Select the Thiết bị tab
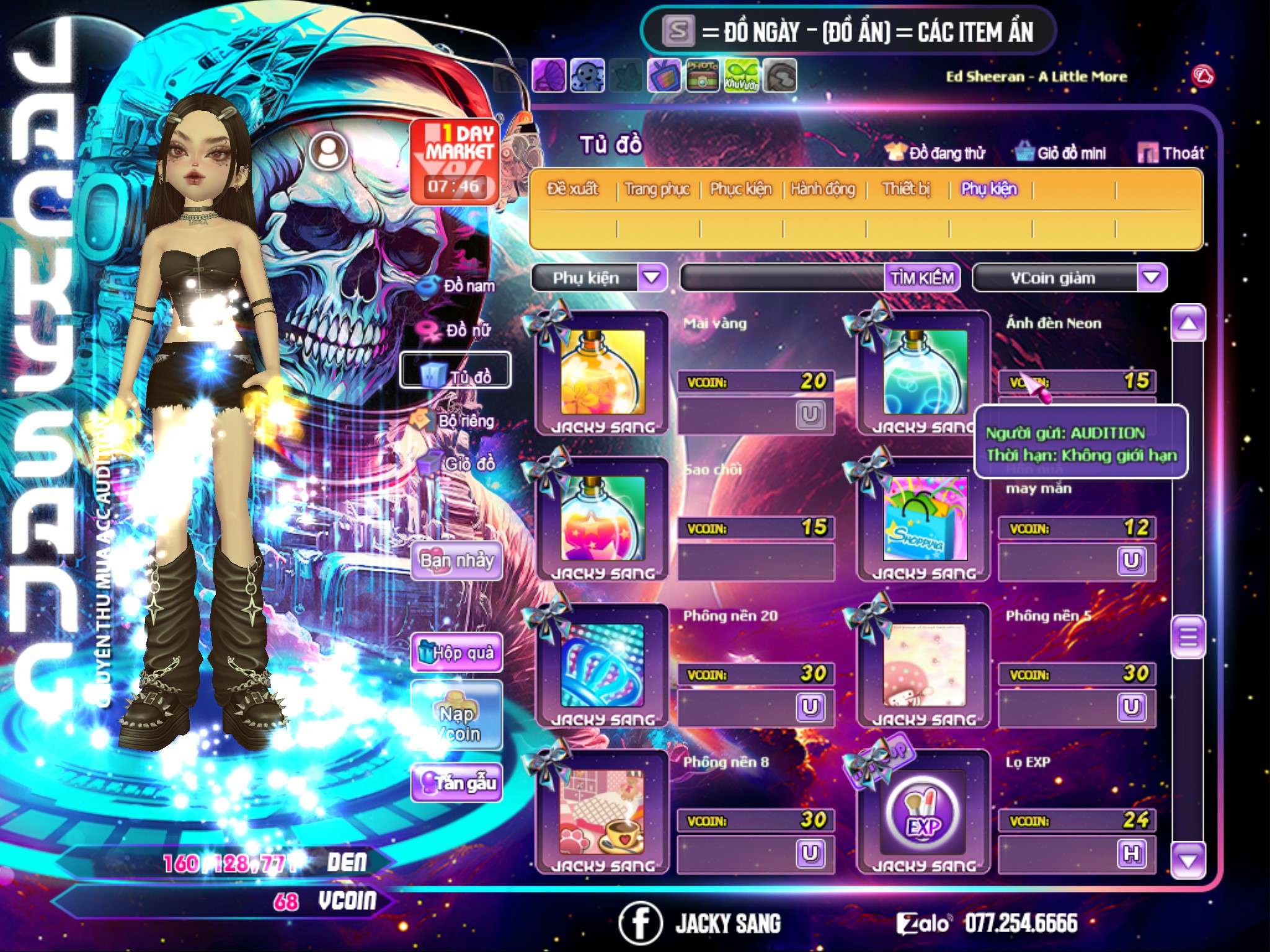The width and height of the screenshot is (1270, 952). pos(906,189)
